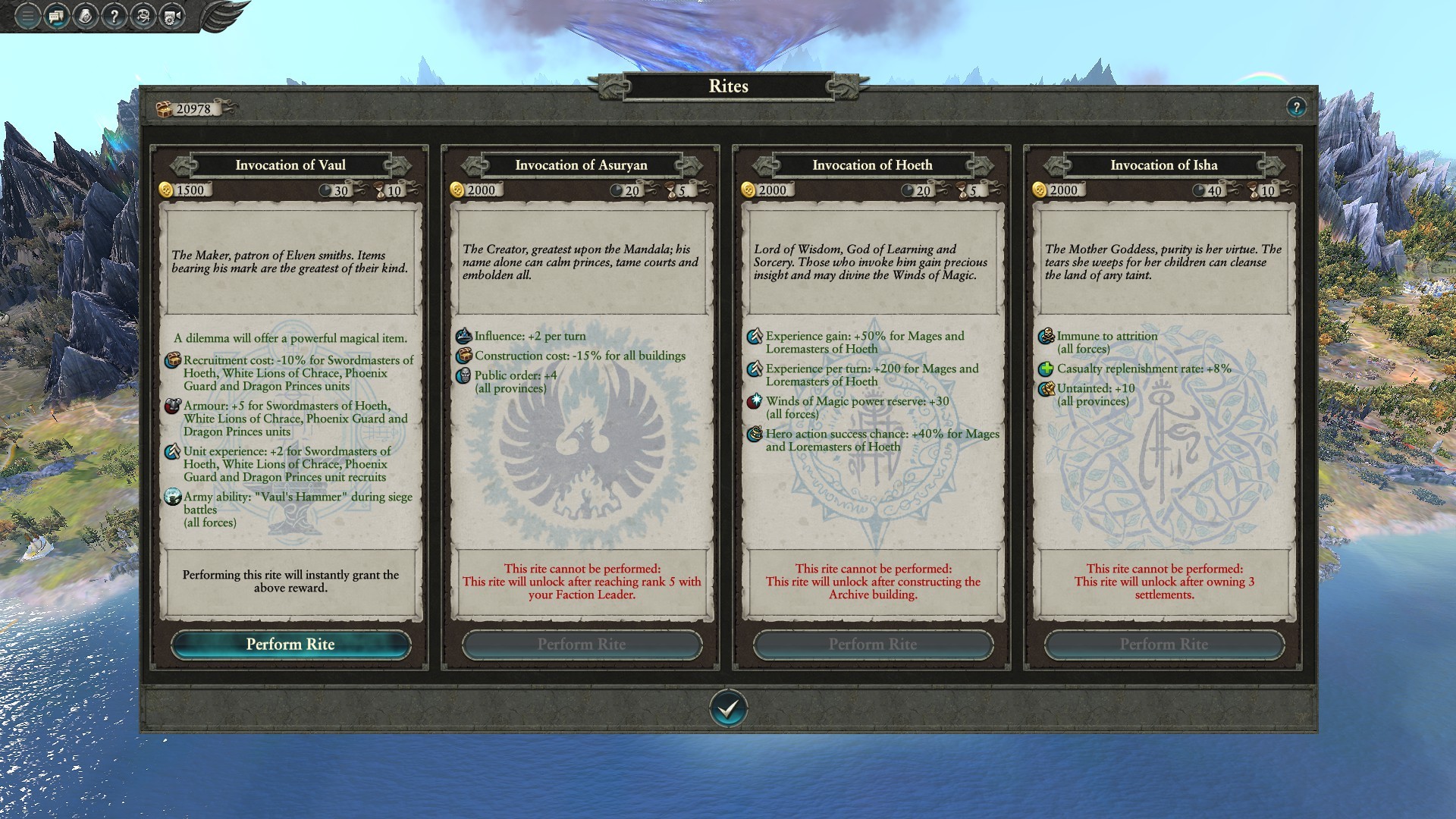Select the Invocation of Isha card title
The width and height of the screenshot is (1456, 819).
[1164, 165]
